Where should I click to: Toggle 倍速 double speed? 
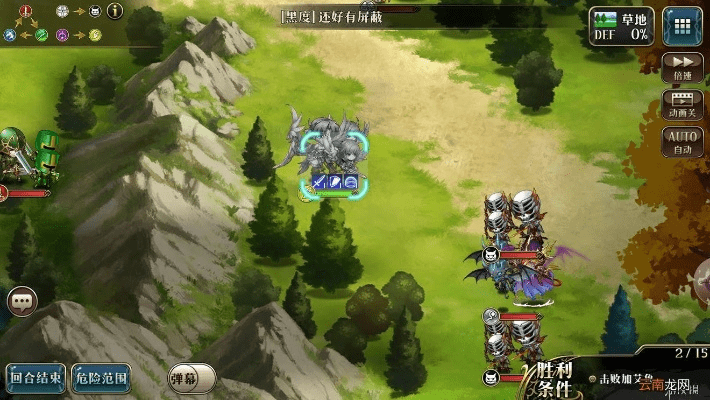pos(683,66)
